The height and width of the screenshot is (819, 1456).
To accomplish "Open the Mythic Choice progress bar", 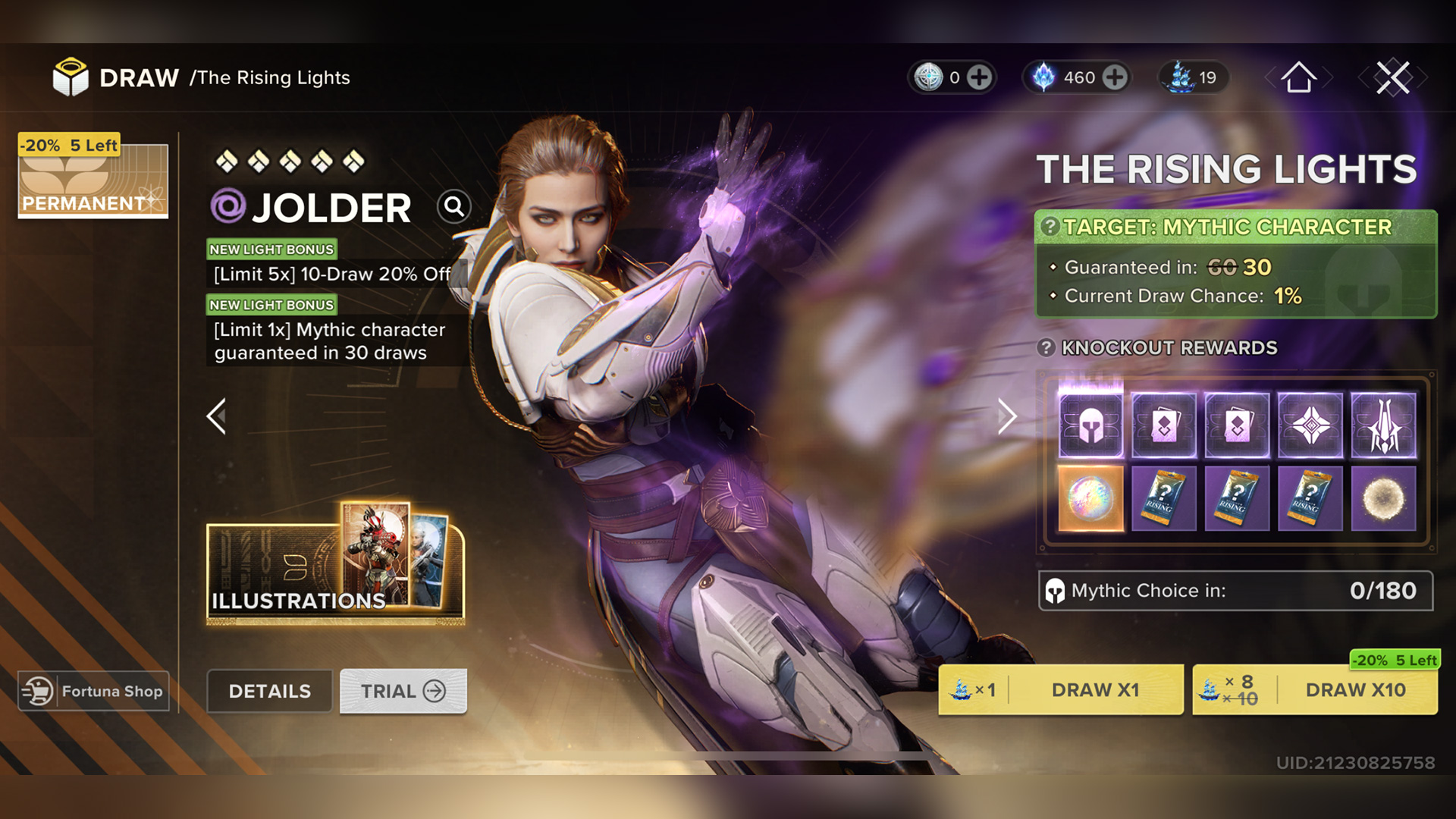I will pyautogui.click(x=1235, y=591).
